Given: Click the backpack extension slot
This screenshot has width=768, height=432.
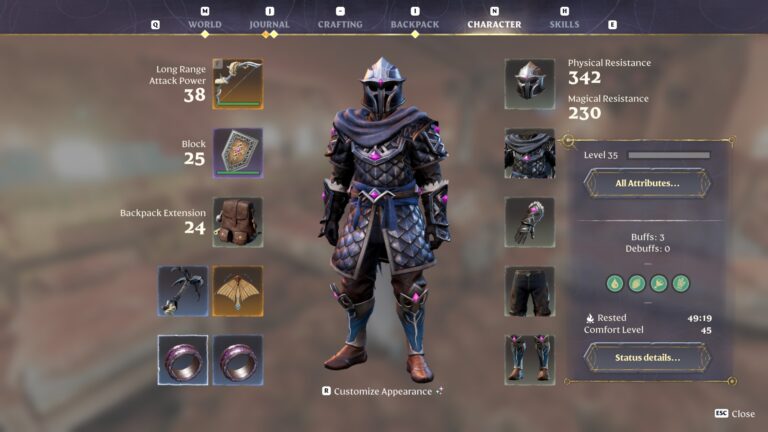Looking at the screenshot, I should 238,222.
